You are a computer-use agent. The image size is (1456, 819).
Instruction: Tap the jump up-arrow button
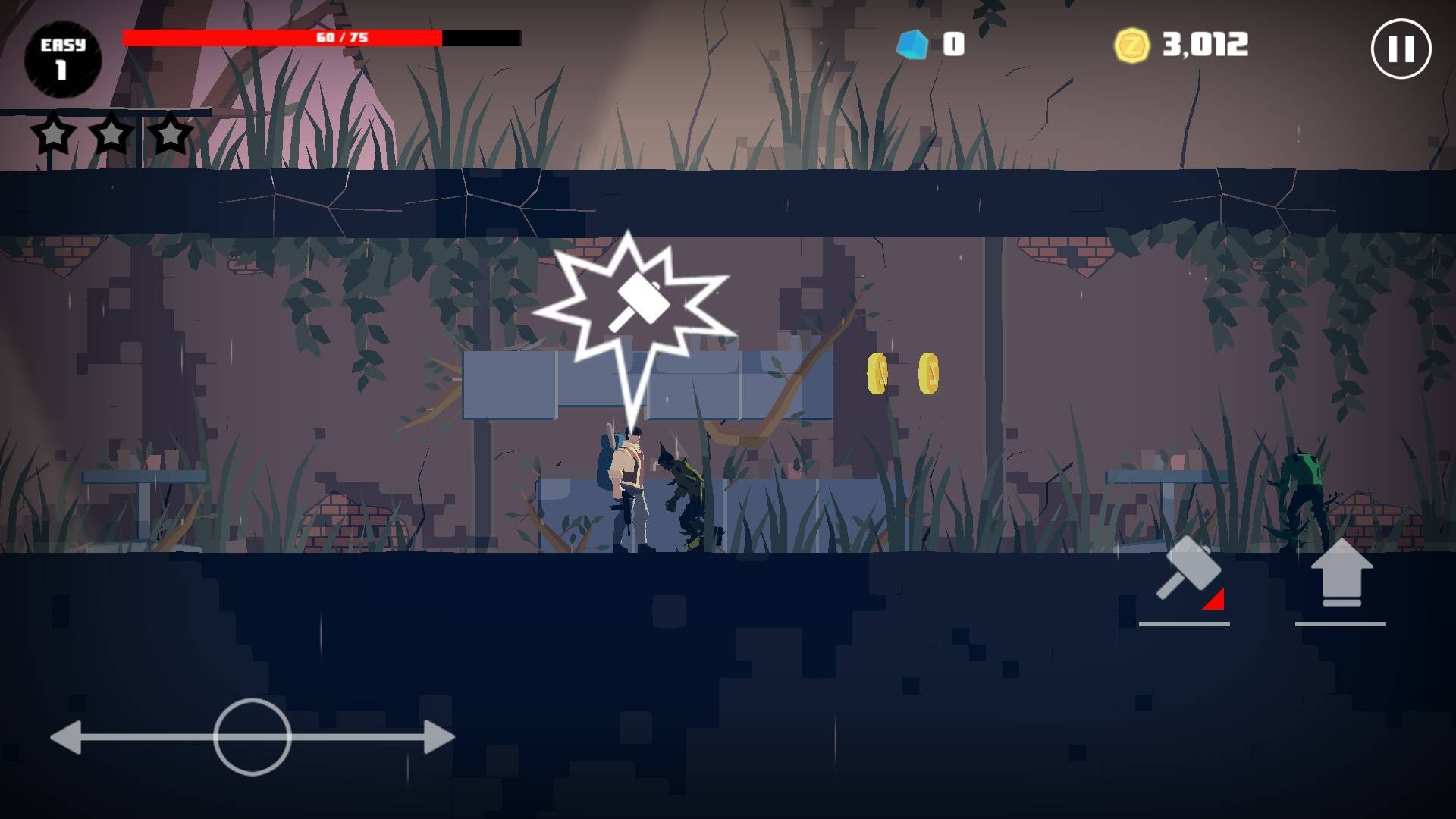[1341, 575]
